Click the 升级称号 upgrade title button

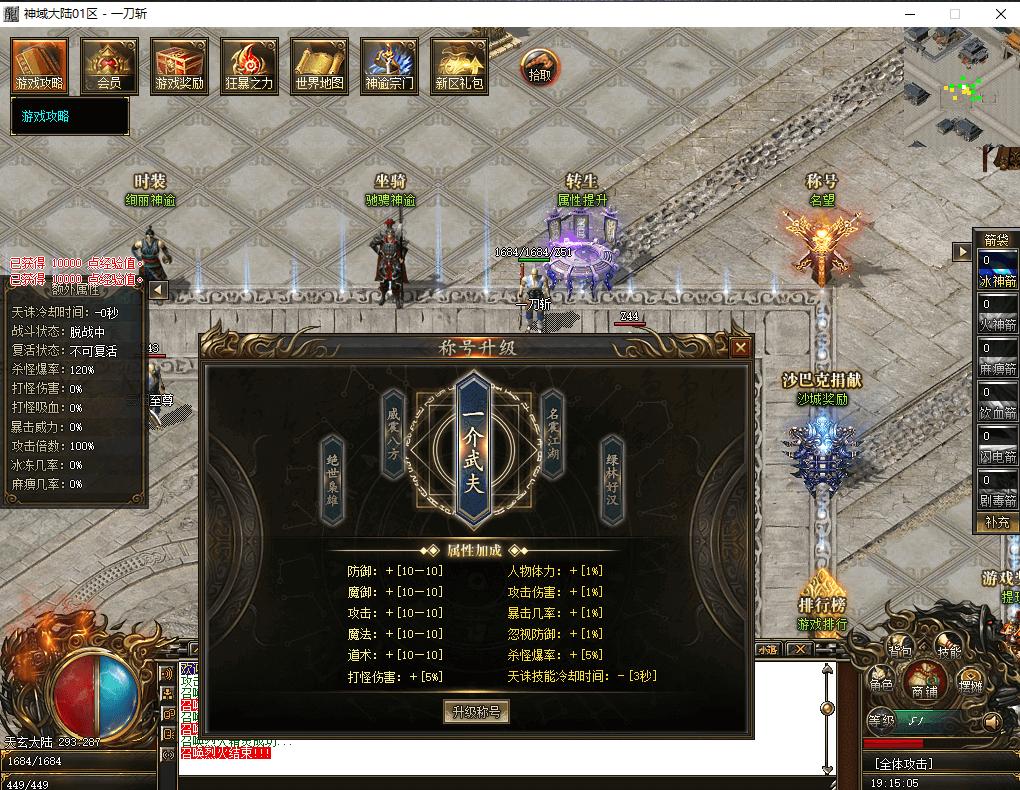pos(476,712)
